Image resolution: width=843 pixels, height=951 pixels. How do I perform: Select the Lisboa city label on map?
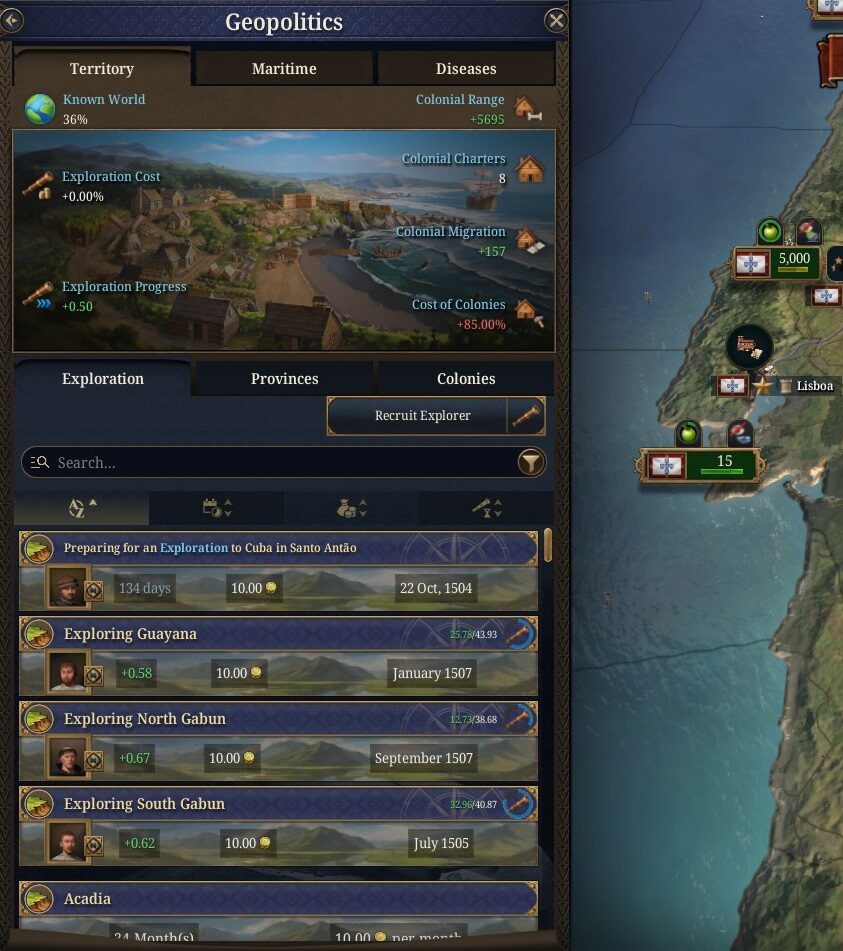813,386
